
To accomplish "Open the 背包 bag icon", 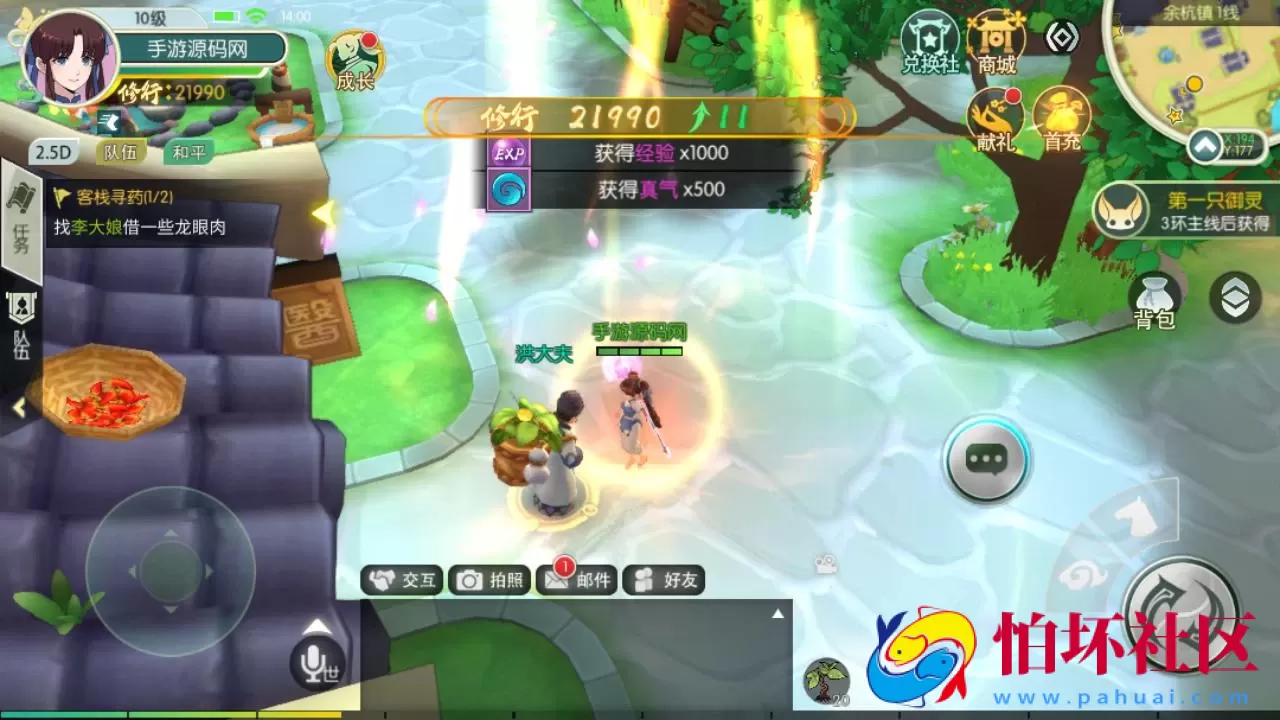I will pyautogui.click(x=1154, y=300).
